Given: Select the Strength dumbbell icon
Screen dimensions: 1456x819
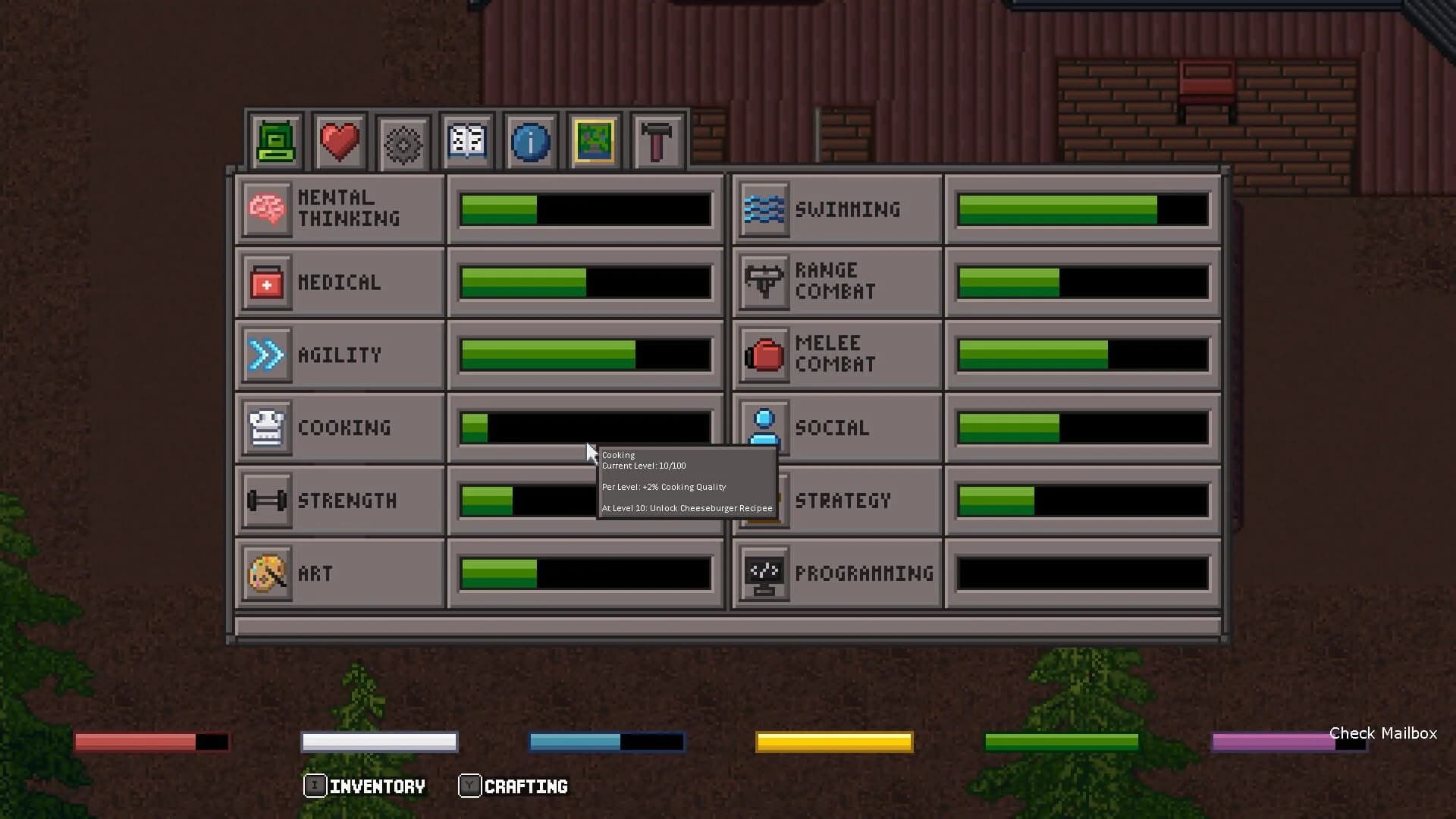Looking at the screenshot, I should pos(265,500).
